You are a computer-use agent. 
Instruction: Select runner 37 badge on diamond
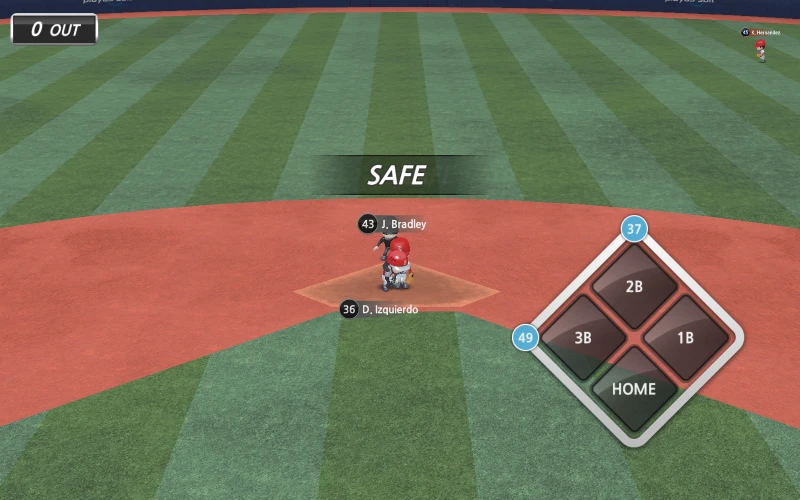[634, 229]
